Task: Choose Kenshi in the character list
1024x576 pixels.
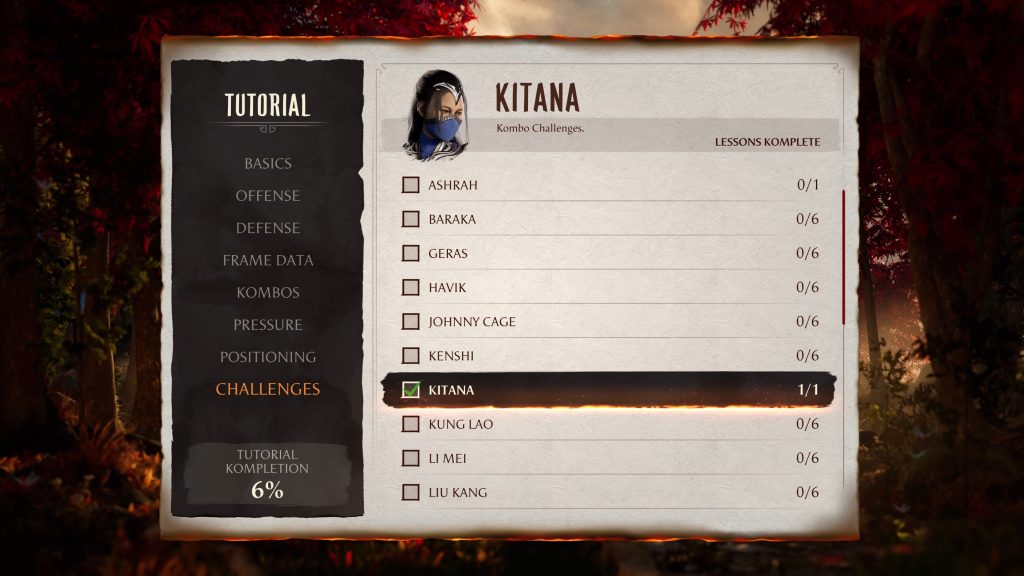Action: coord(610,355)
